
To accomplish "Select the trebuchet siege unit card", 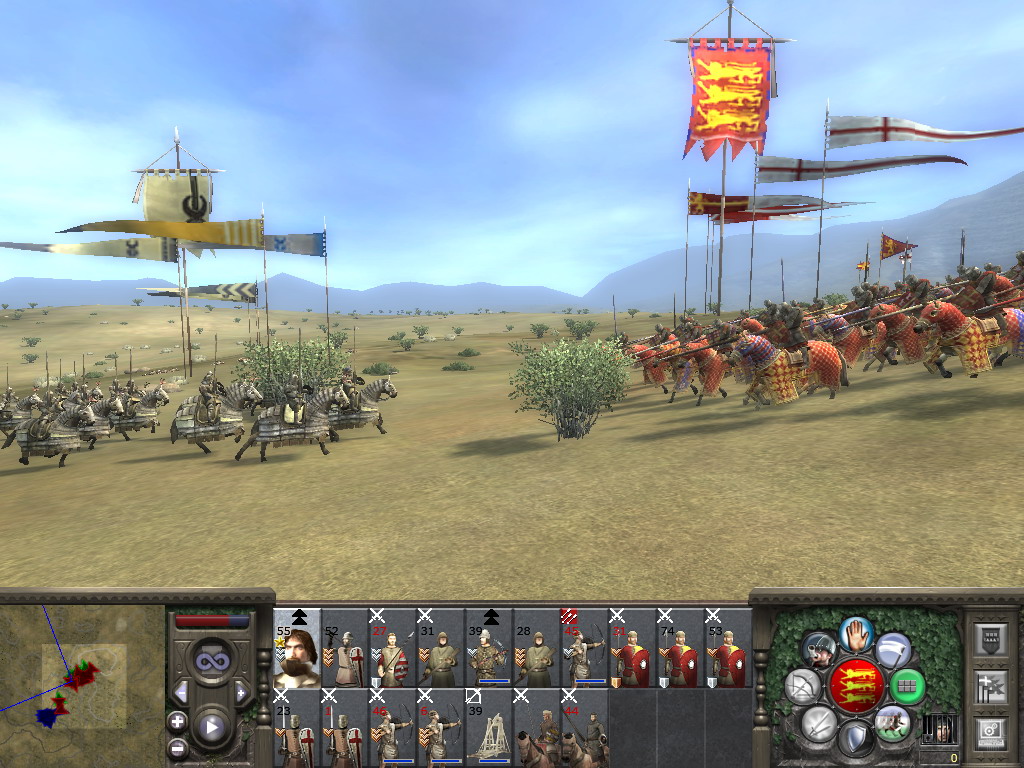I will [489, 728].
